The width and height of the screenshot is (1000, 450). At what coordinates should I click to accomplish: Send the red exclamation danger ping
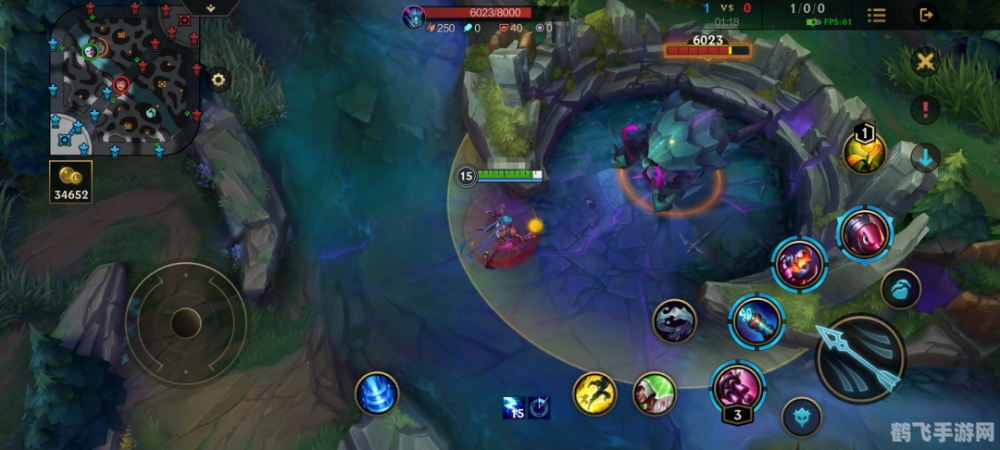tap(926, 109)
